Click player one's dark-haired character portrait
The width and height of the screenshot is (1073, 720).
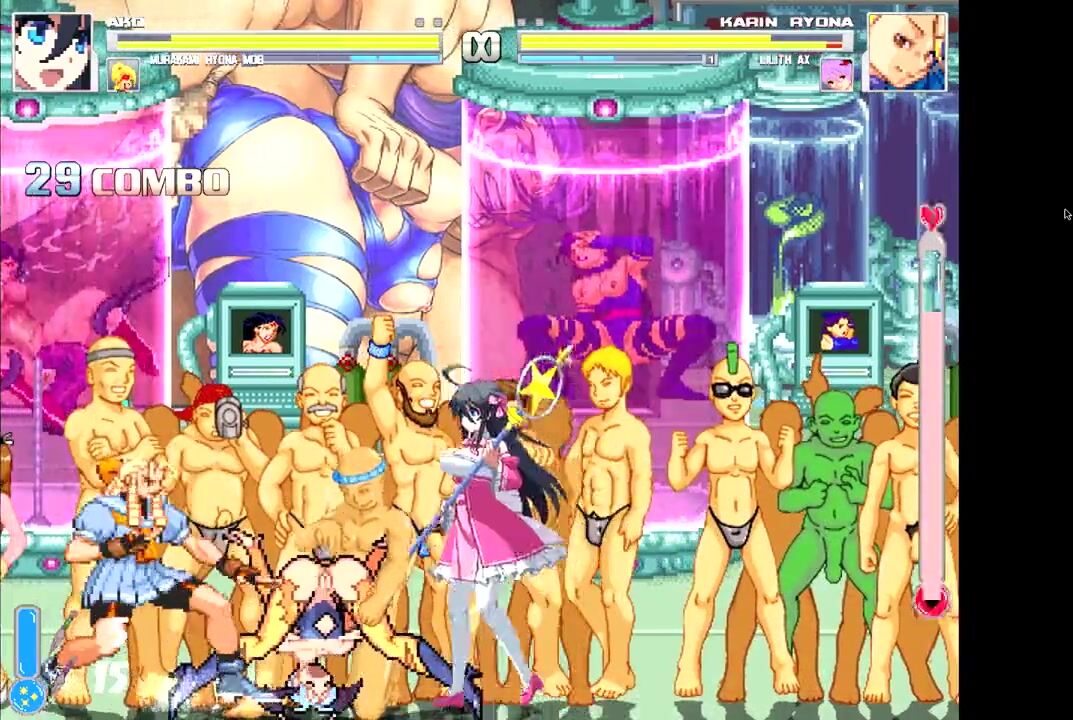pyautogui.click(x=52, y=51)
